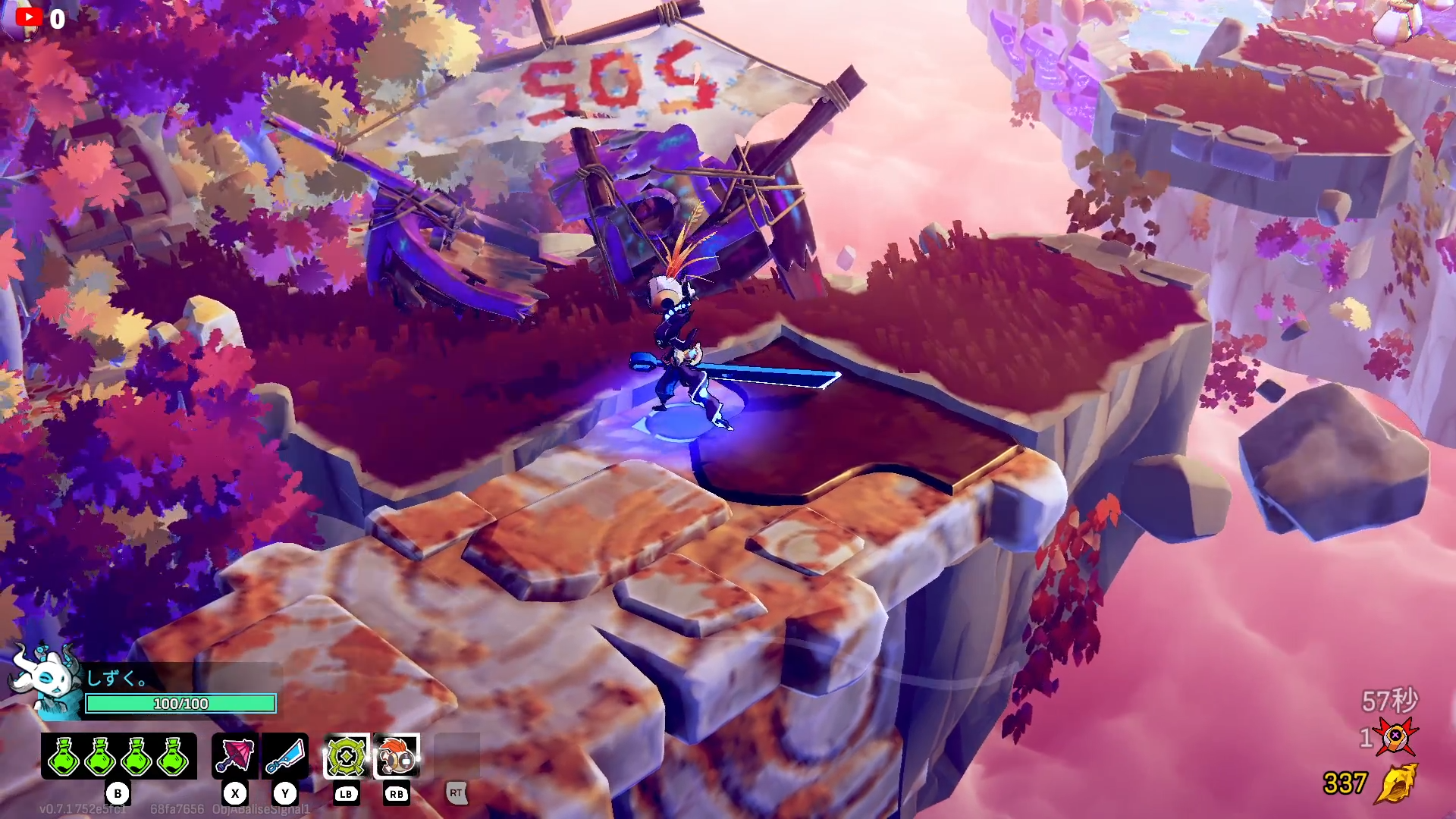Activate the orange-haired robot companion ability
The width and height of the screenshot is (1456, 819).
[x=397, y=756]
